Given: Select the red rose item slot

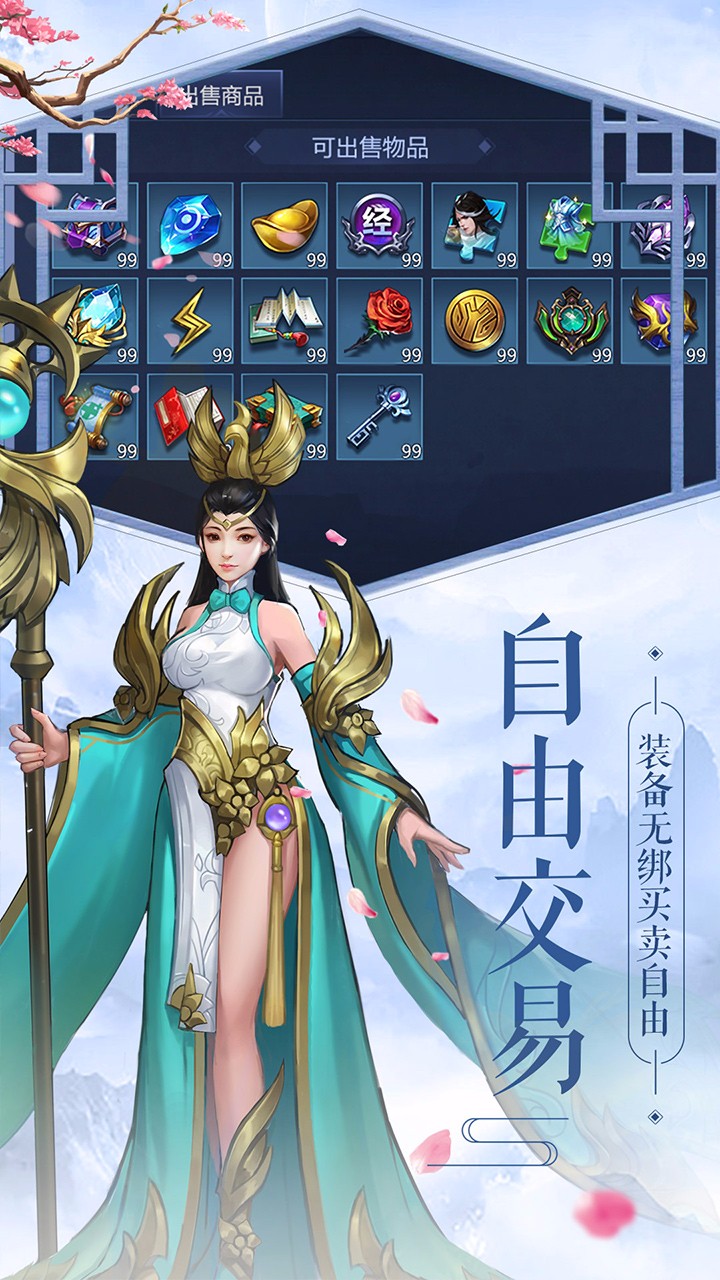Looking at the screenshot, I should click(x=379, y=320).
